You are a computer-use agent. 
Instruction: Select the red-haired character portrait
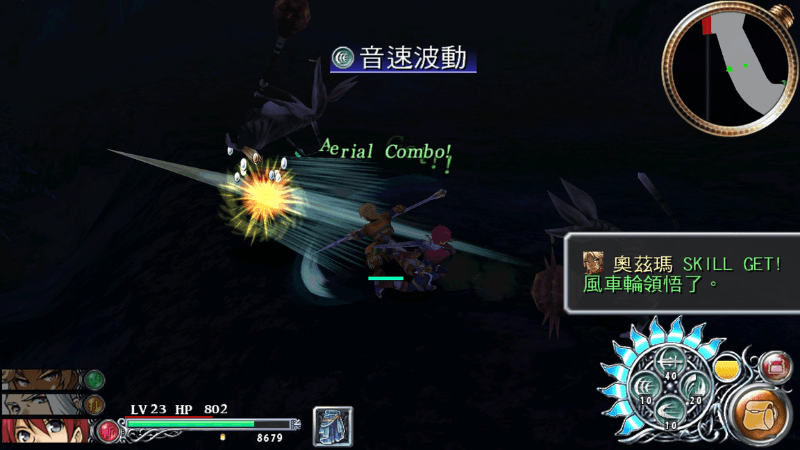[45, 431]
